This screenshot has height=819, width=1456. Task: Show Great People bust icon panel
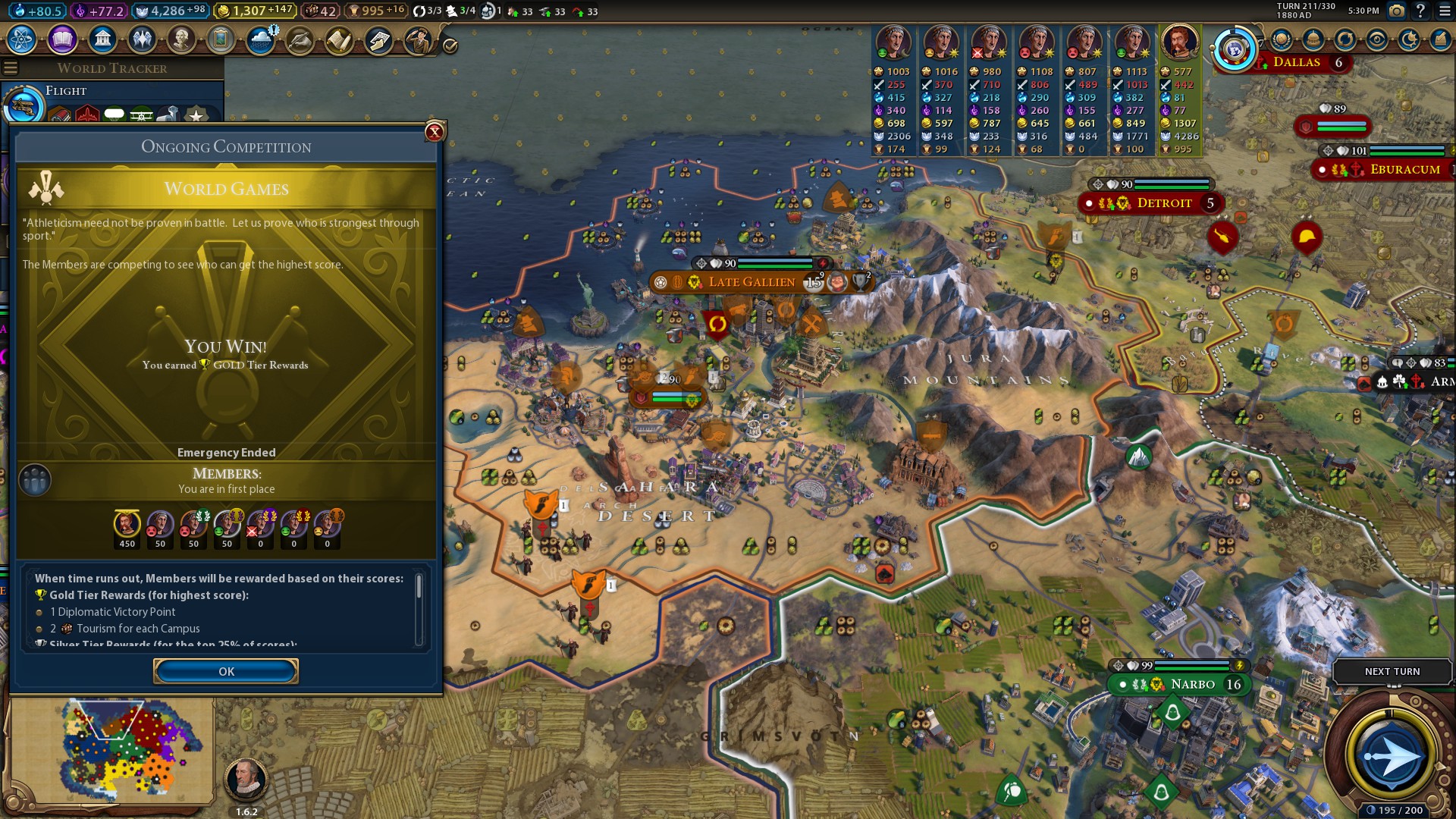(181, 39)
